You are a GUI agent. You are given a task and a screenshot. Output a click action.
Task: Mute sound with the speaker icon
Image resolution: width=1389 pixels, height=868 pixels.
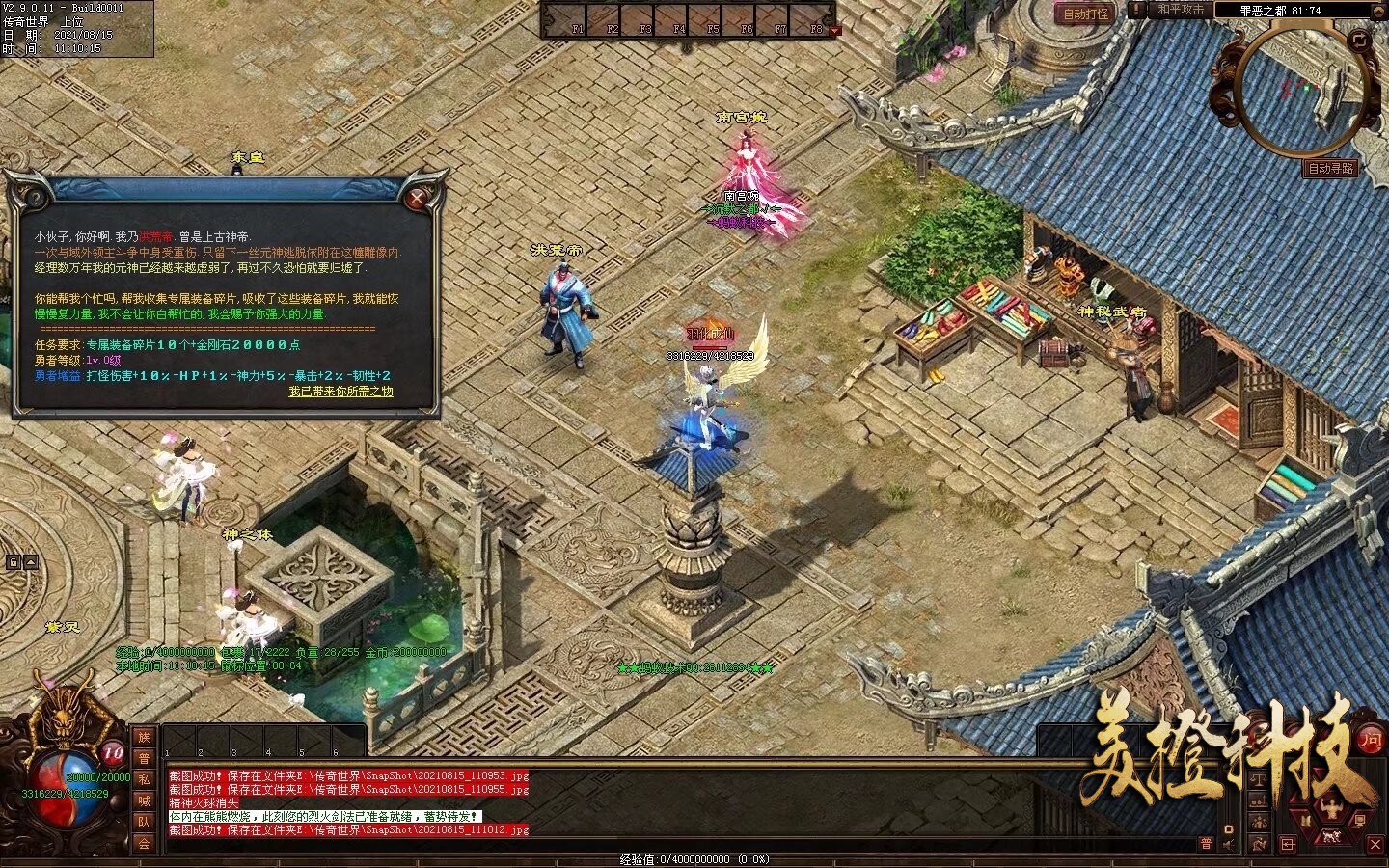[x=1227, y=844]
